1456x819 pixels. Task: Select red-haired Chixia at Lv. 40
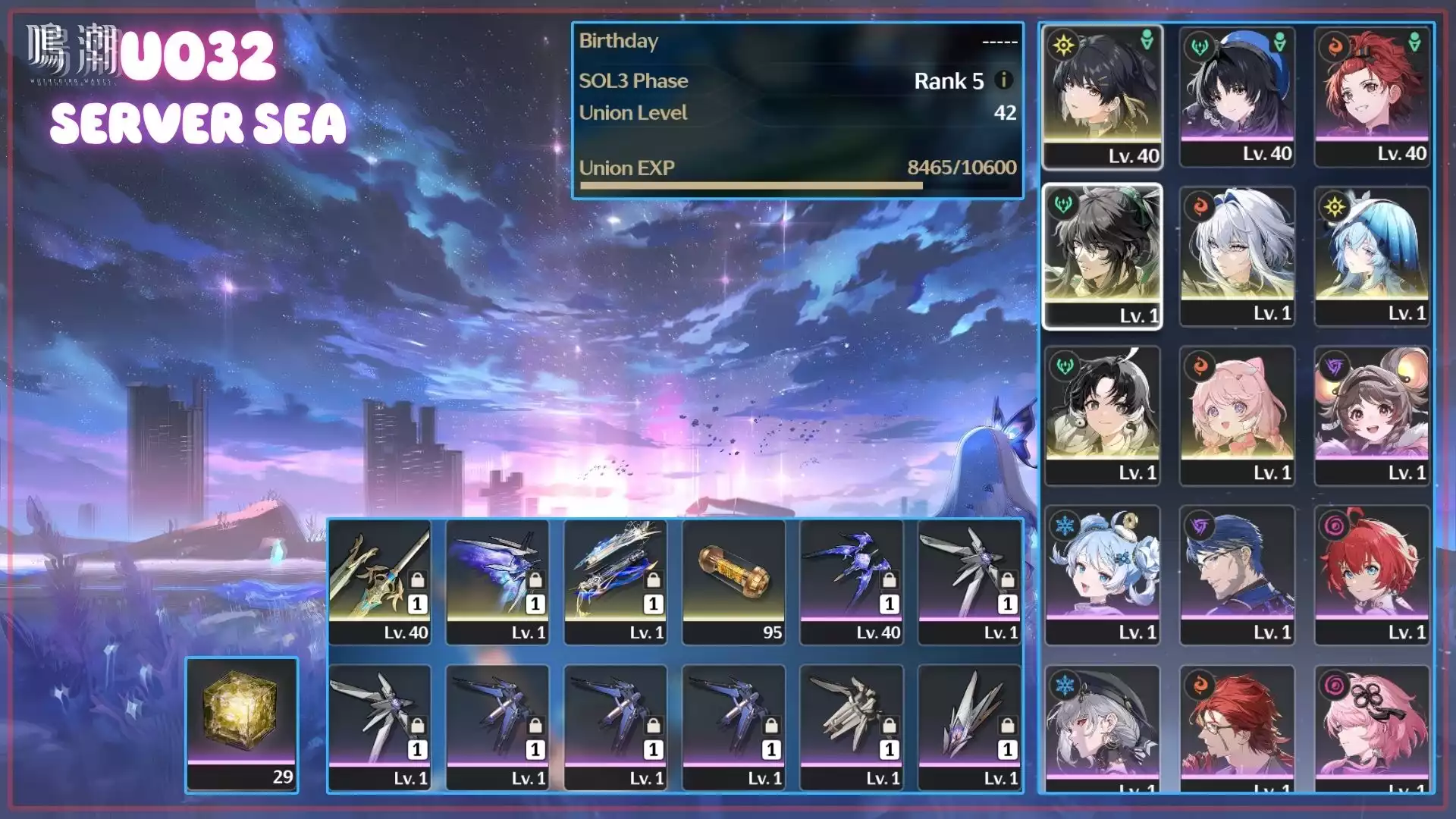(1372, 96)
